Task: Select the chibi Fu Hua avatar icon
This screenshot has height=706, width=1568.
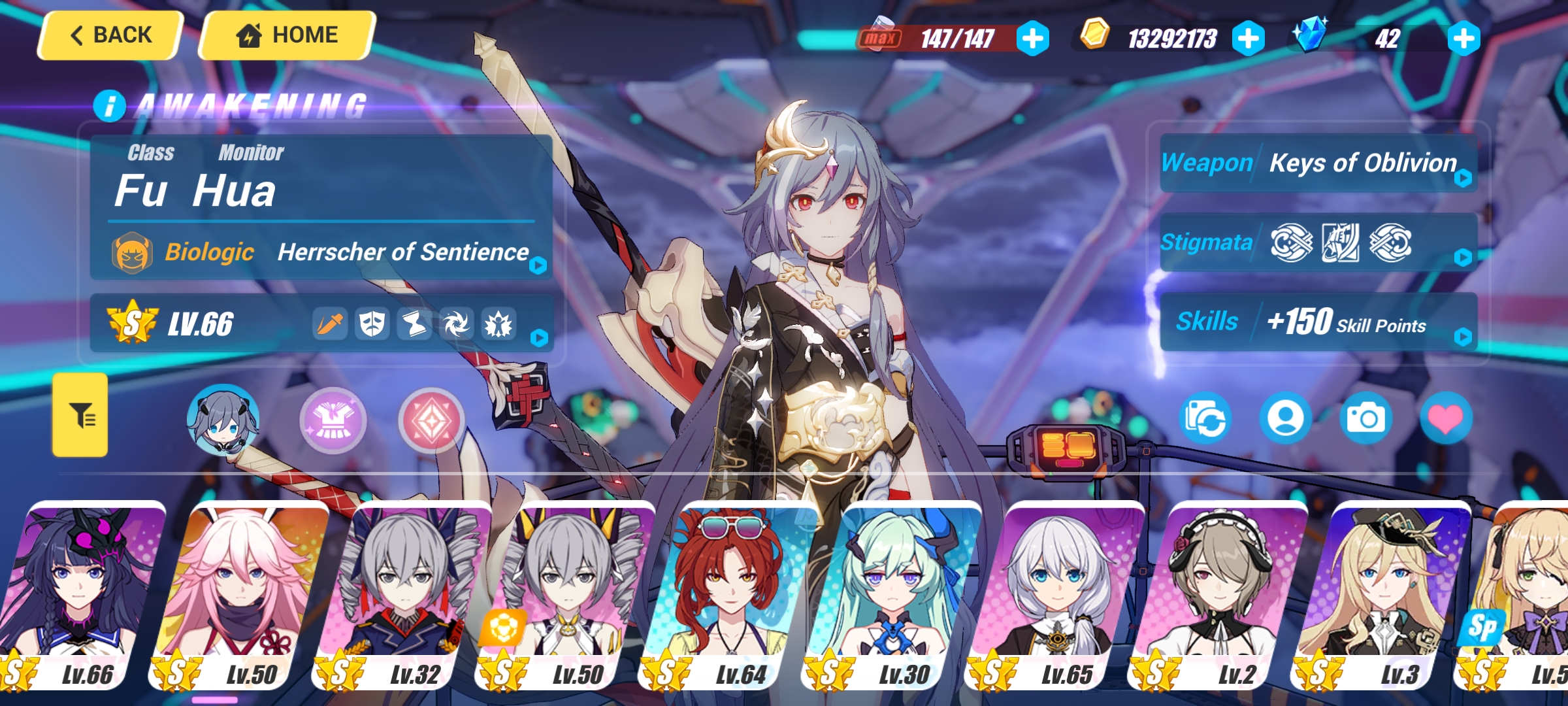Action: click(223, 419)
